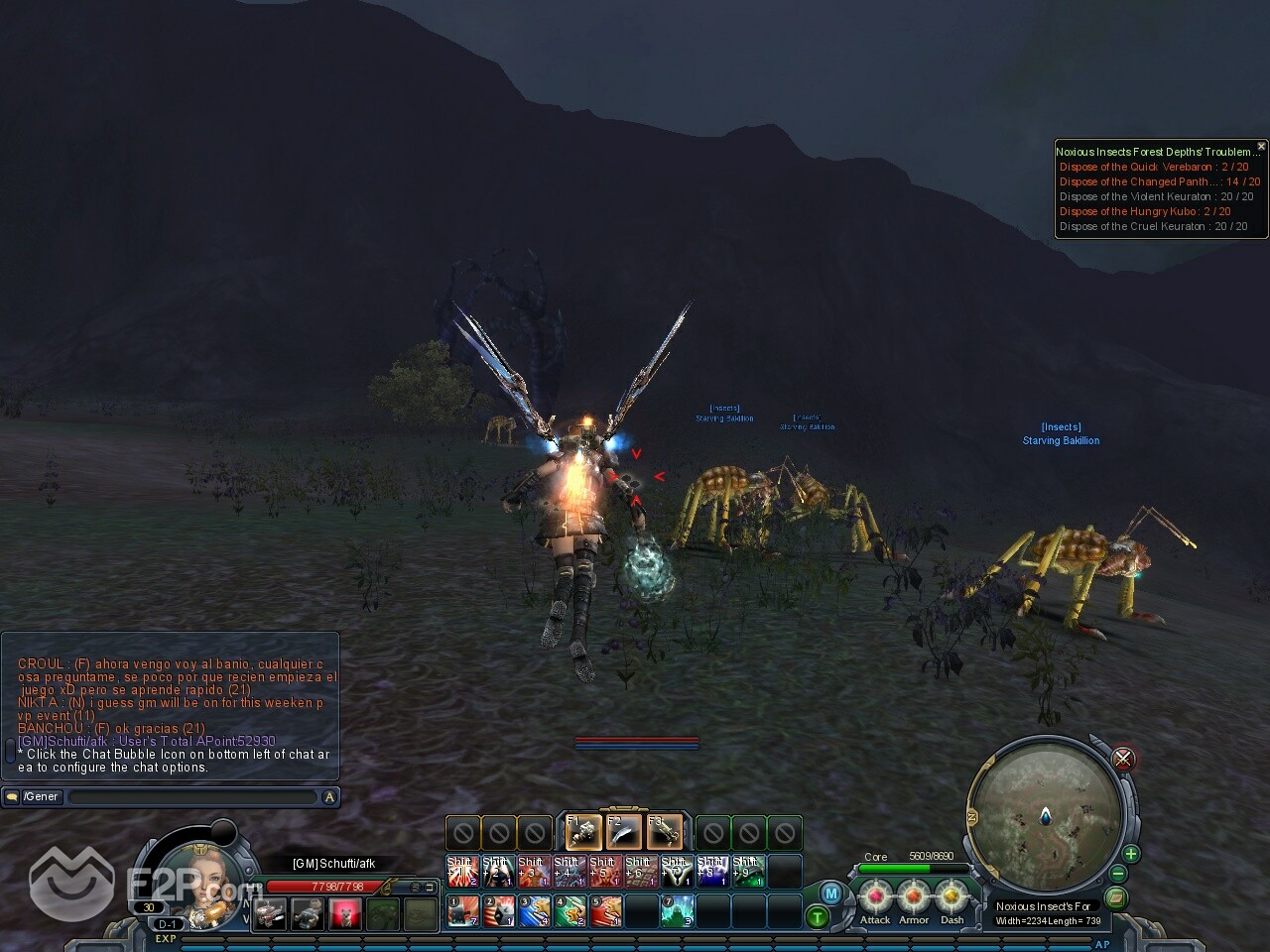The height and width of the screenshot is (952, 1270).
Task: Use the hotbar slot 7 teal skill
Action: [x=678, y=910]
